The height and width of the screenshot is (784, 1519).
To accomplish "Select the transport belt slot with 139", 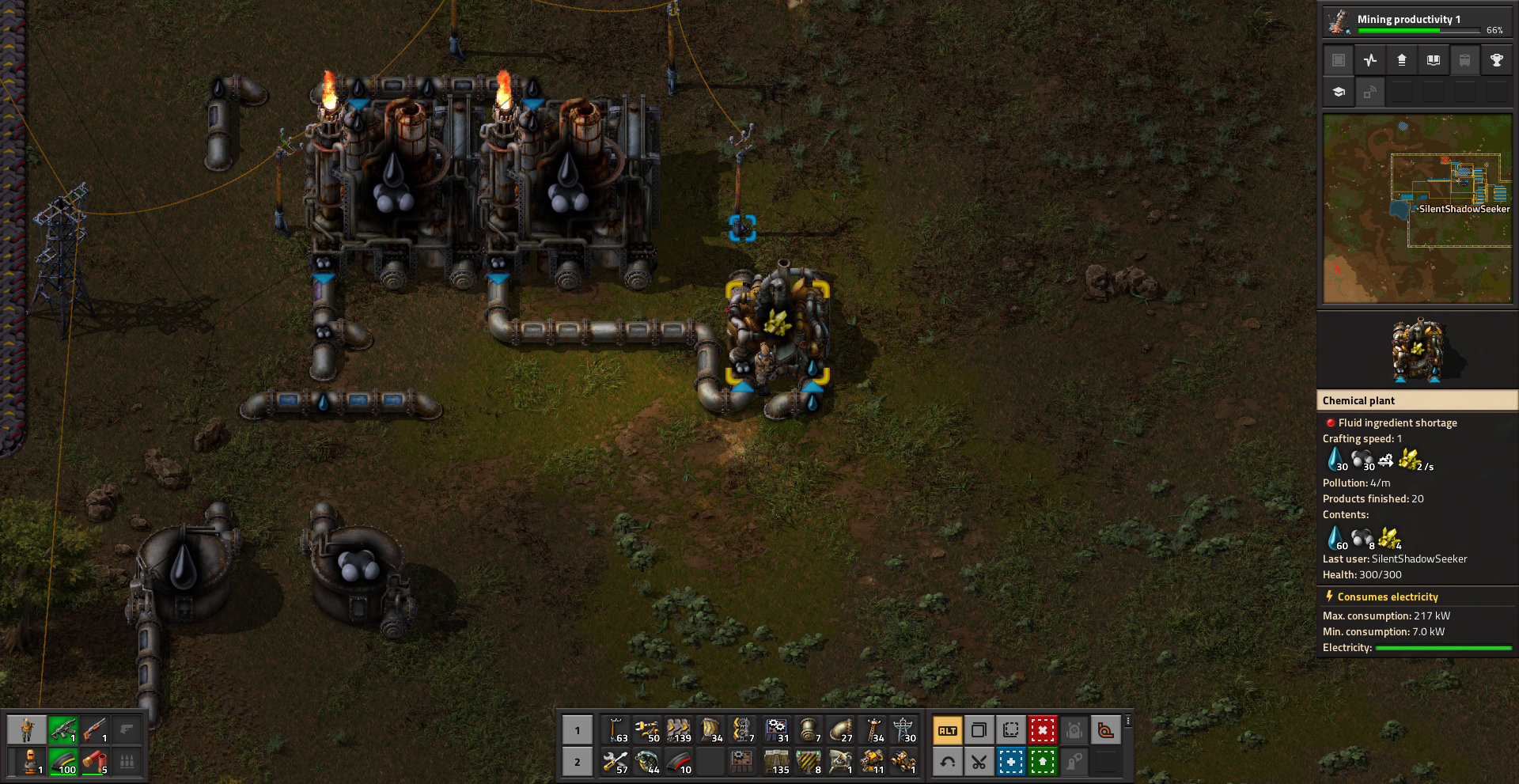I will tap(679, 730).
